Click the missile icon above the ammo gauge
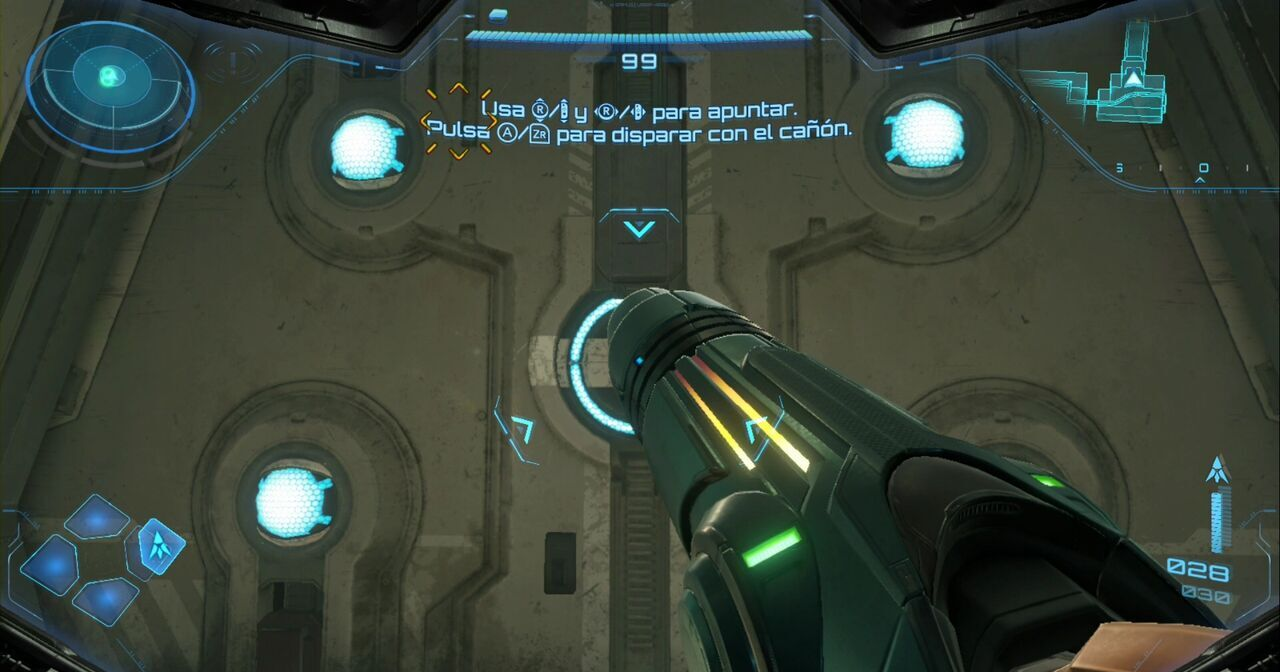Image resolution: width=1280 pixels, height=672 pixels. pos(1217,469)
